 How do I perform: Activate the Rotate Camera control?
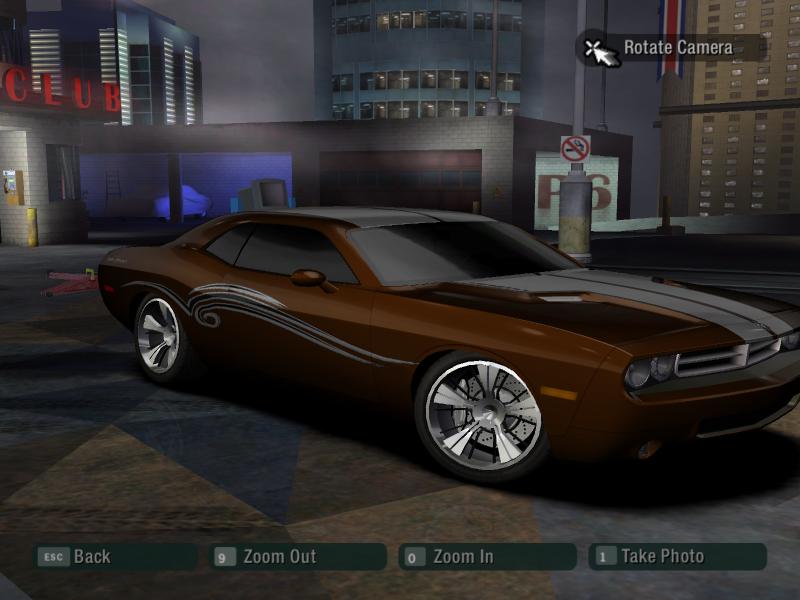coord(677,47)
